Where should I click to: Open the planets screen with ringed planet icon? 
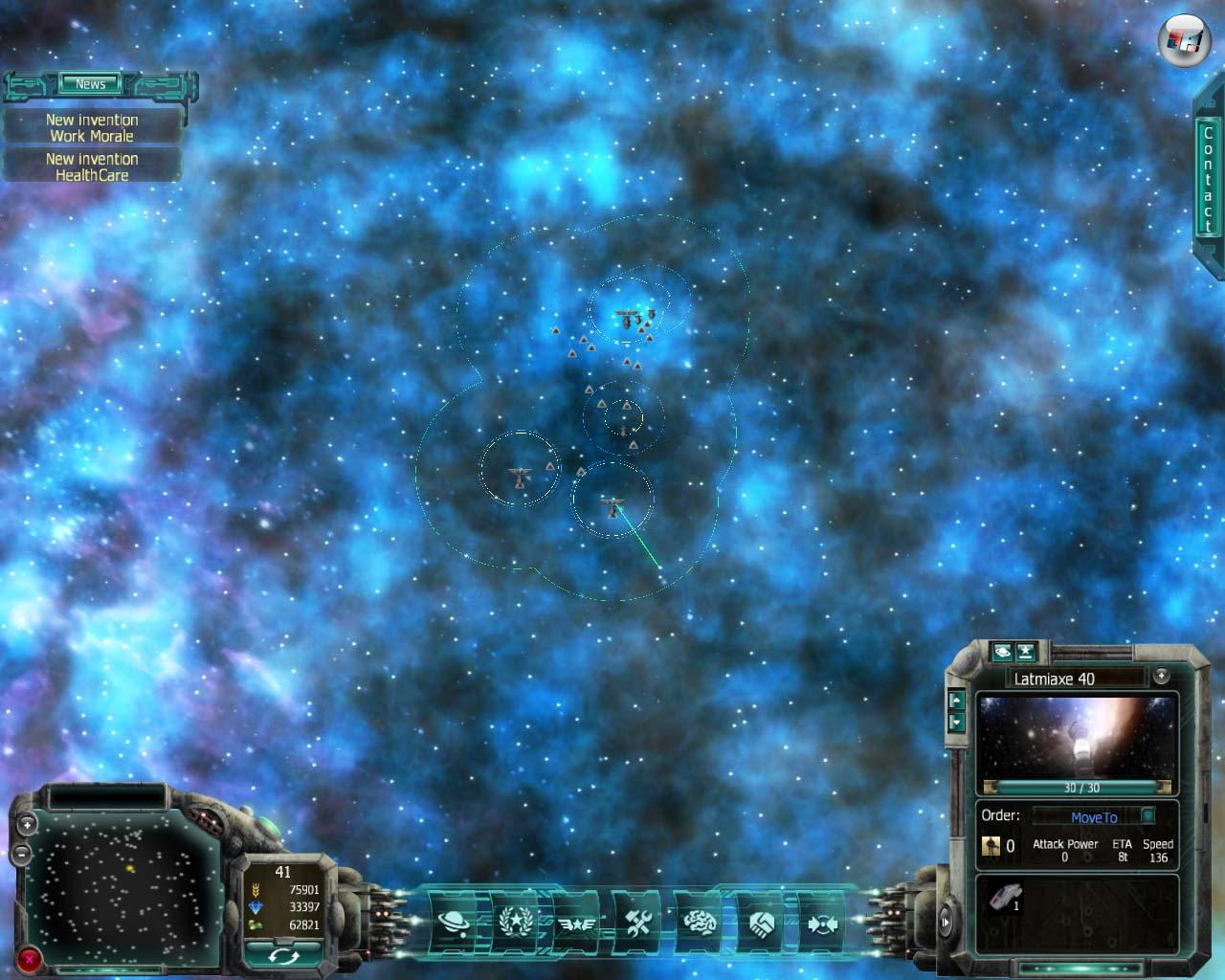454,923
